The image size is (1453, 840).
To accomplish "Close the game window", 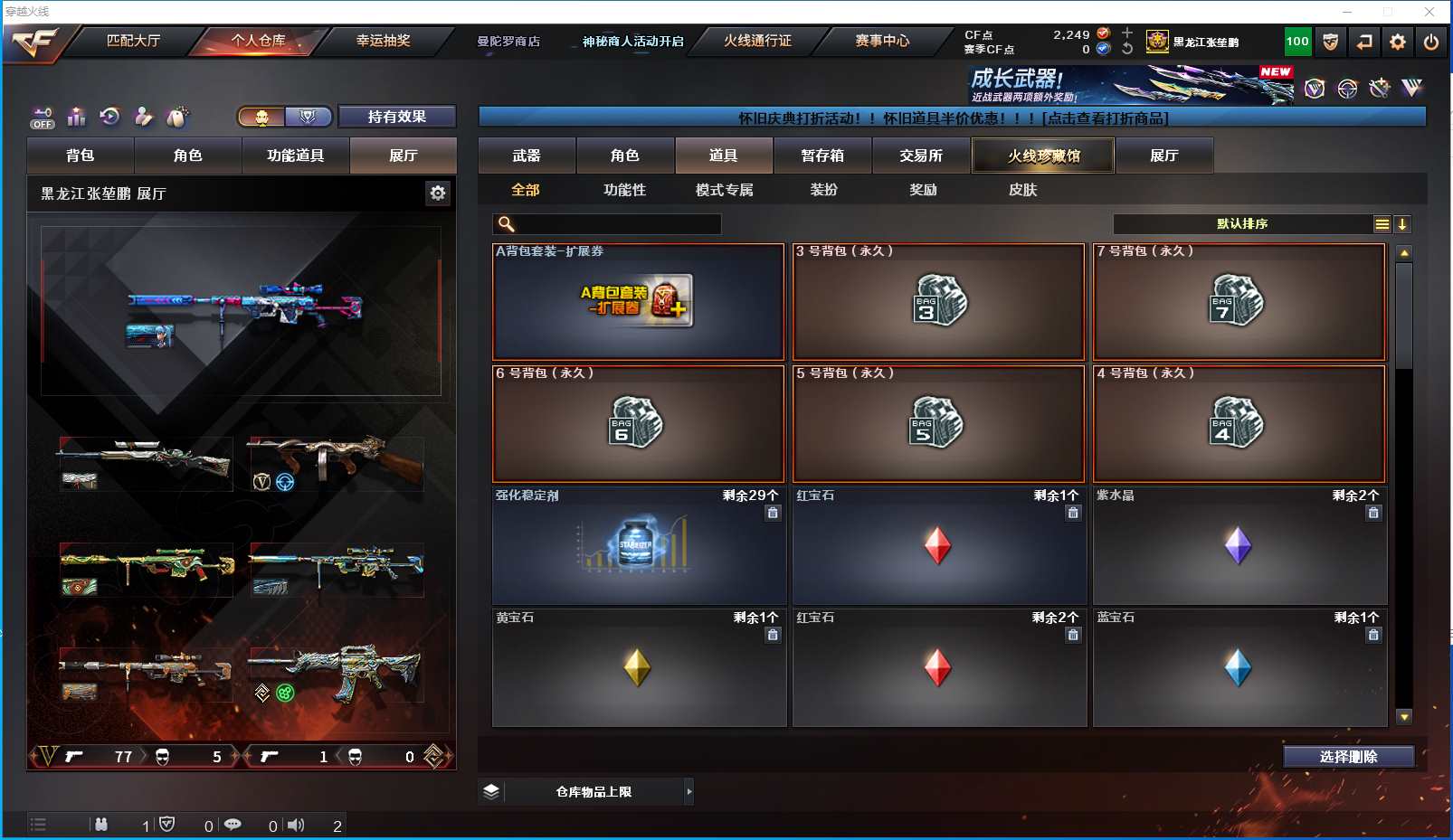I will click(x=1429, y=12).
